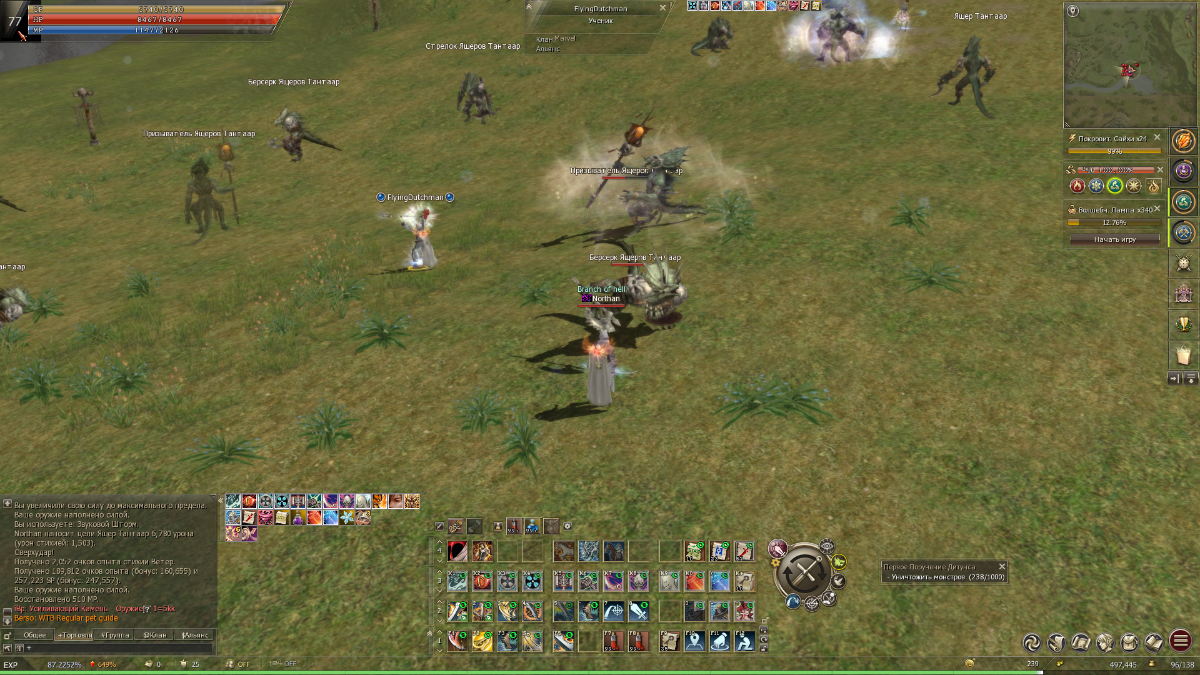Close the FlyingDutchman target window

coord(662,7)
